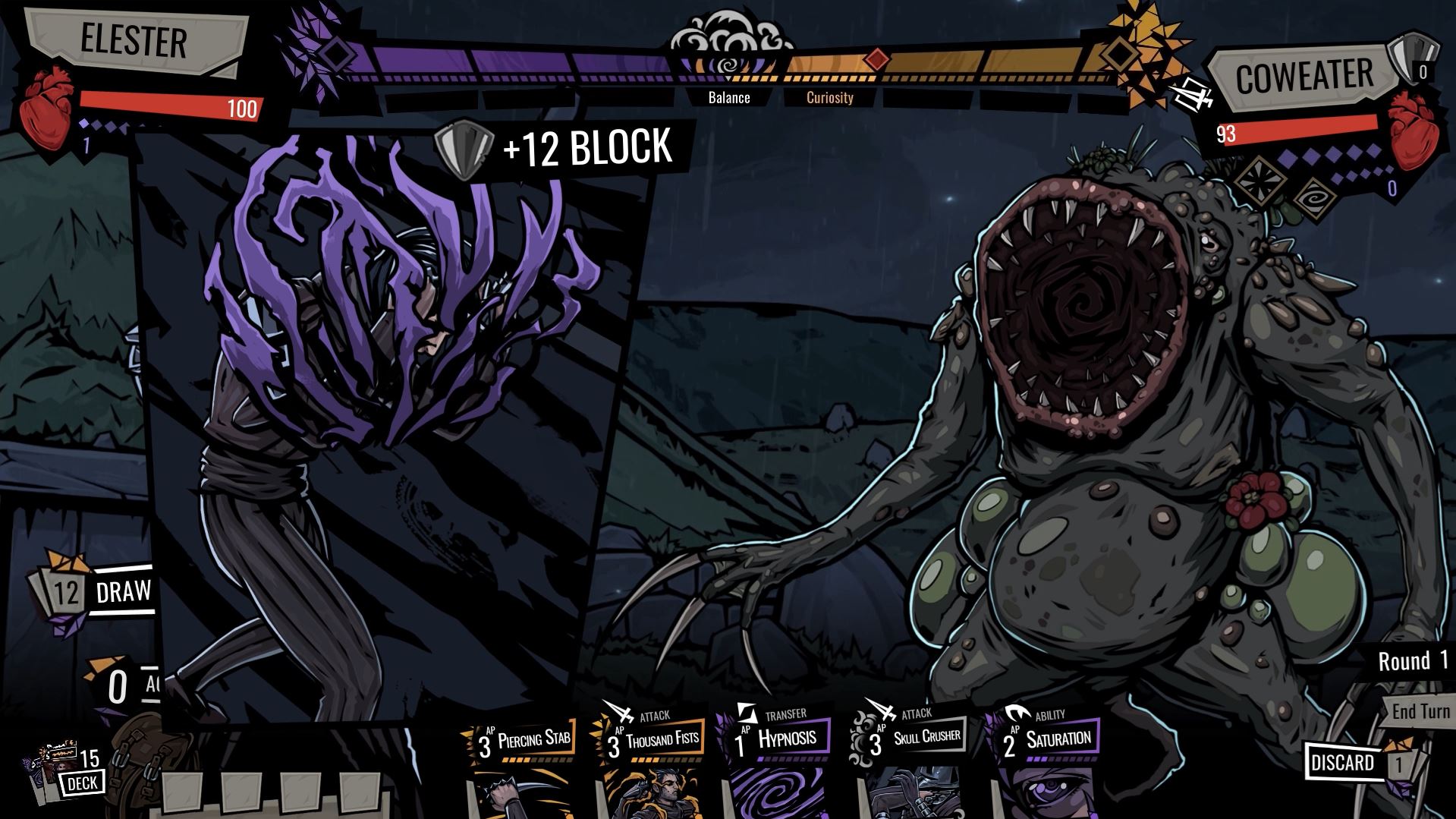Check the Coweater starburst status icon

(1263, 181)
